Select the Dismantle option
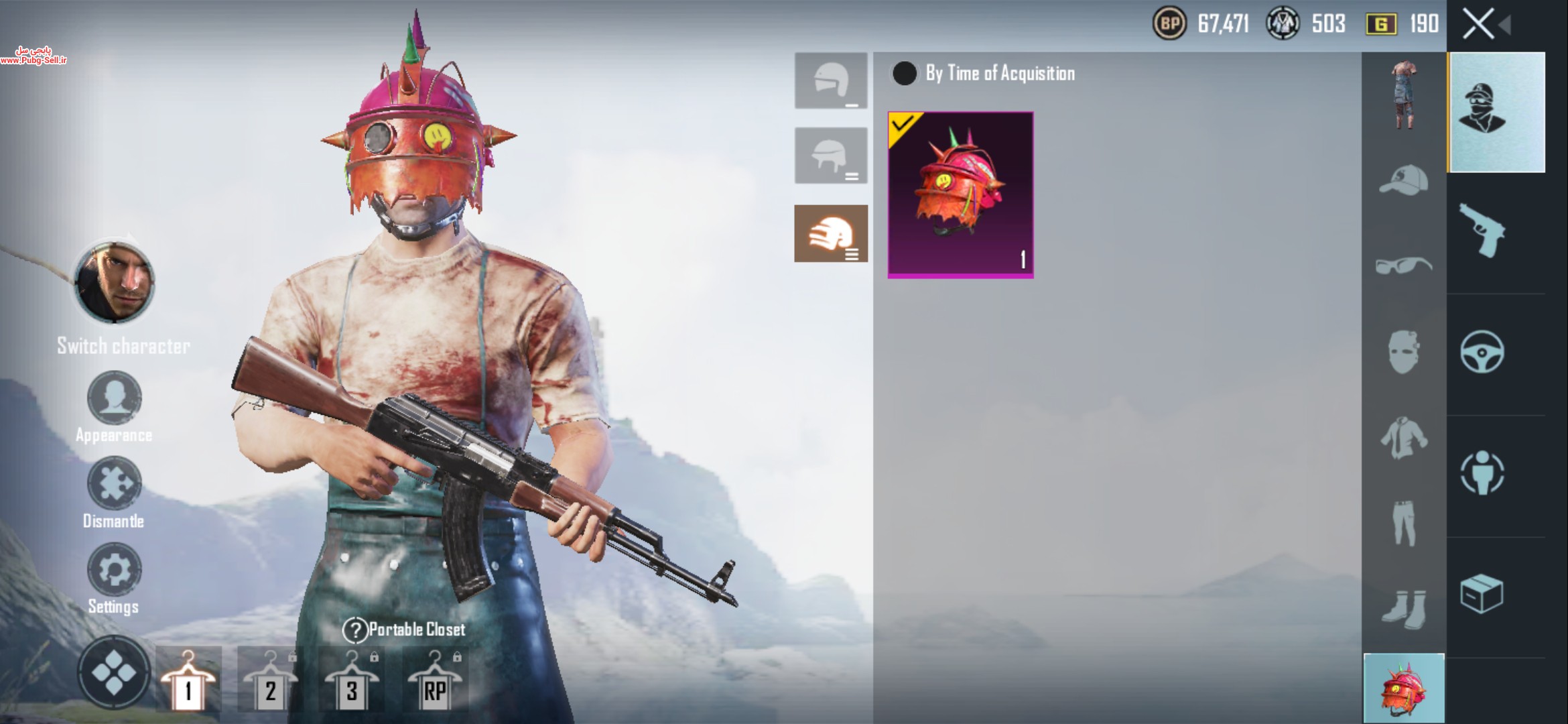The width and height of the screenshot is (1568, 724). coord(114,484)
